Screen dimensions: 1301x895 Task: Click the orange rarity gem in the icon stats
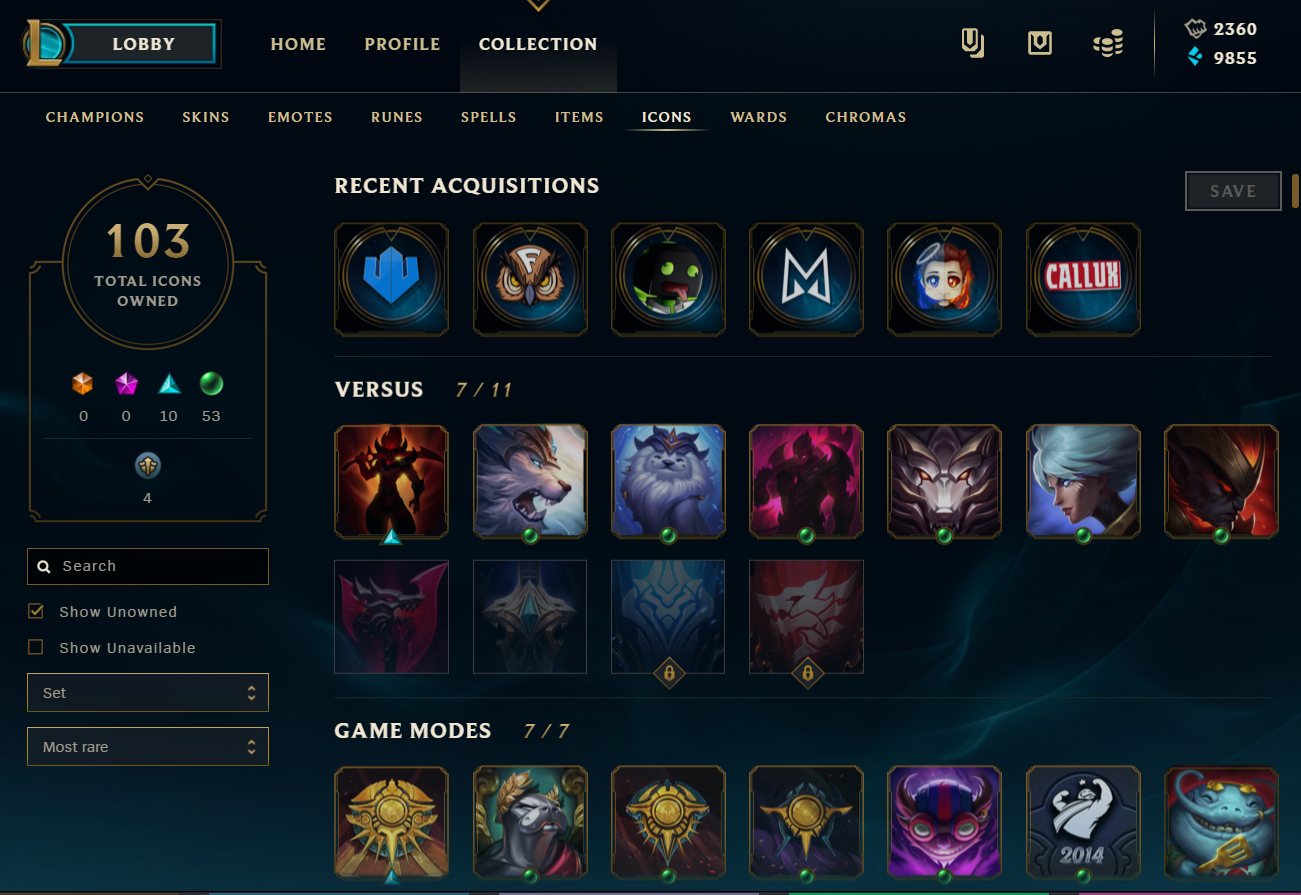tap(83, 383)
